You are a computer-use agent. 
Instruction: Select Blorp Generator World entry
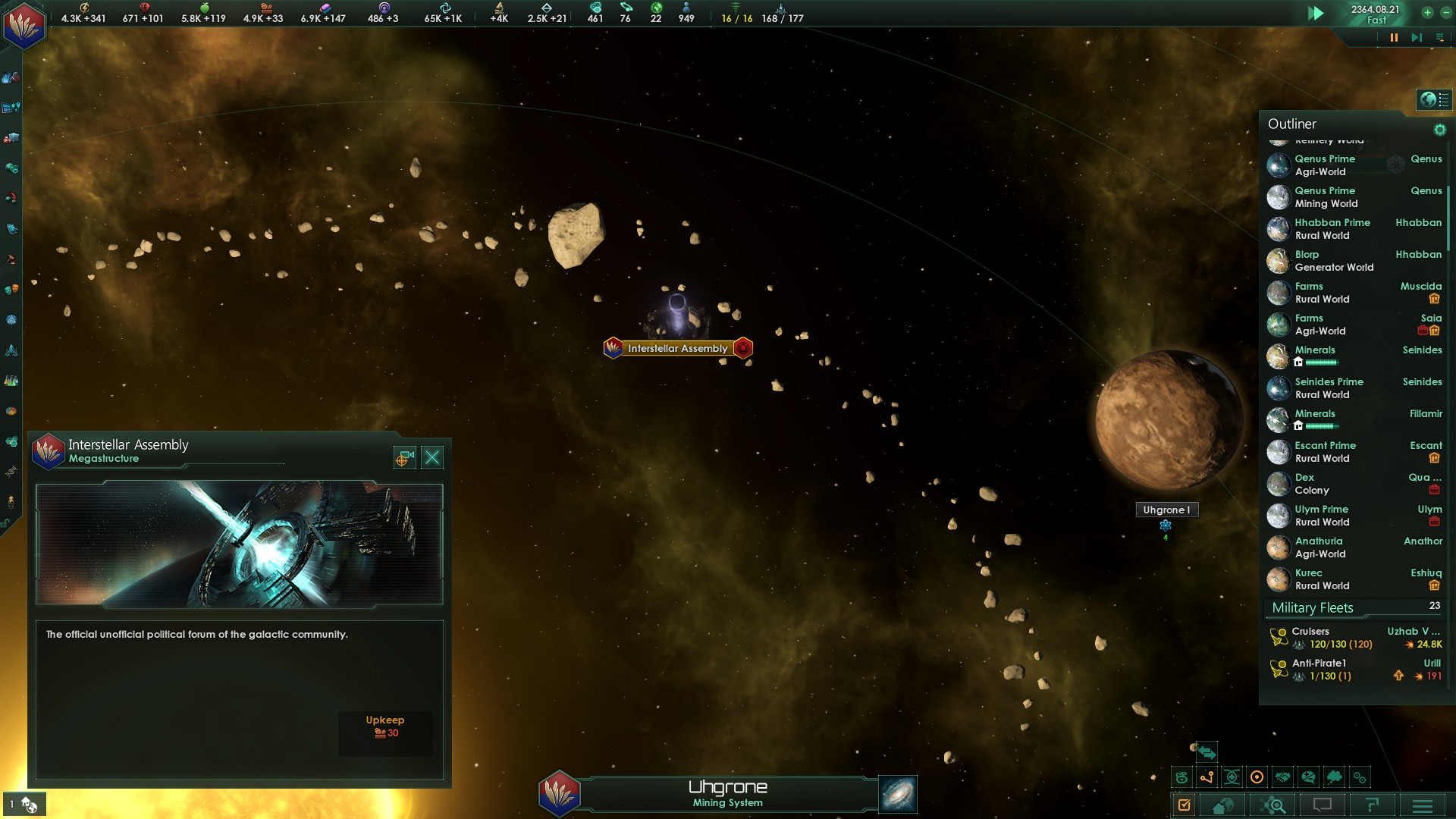(x=1335, y=261)
